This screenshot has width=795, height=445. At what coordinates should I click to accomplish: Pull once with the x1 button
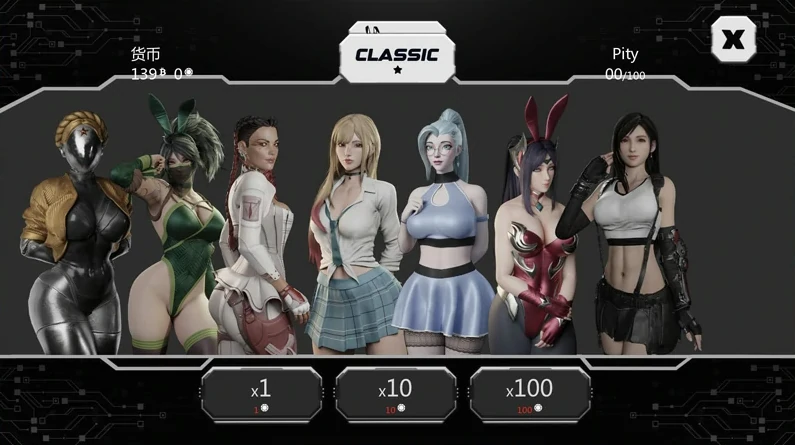(261, 394)
